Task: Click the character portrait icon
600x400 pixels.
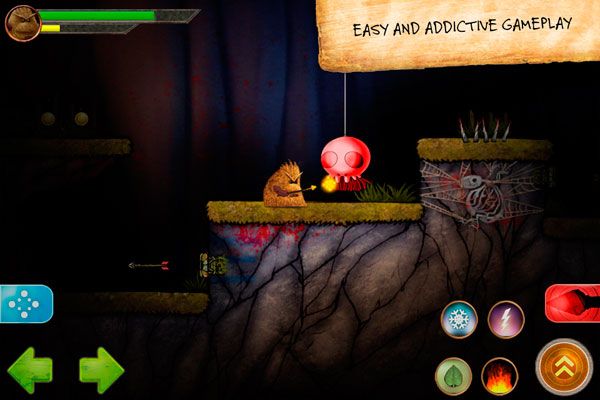Action: 22,22
